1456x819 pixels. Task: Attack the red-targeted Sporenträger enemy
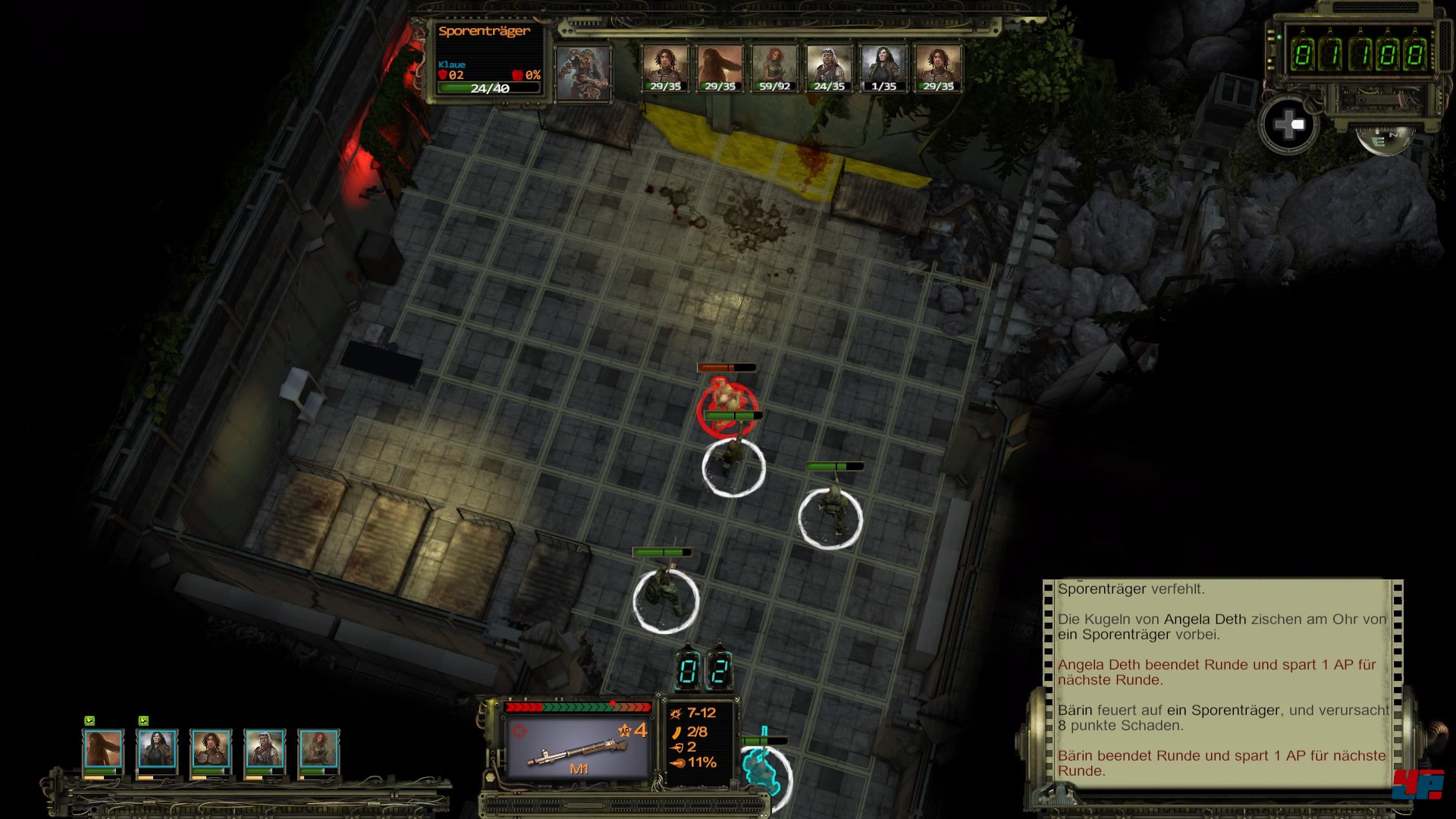[726, 403]
